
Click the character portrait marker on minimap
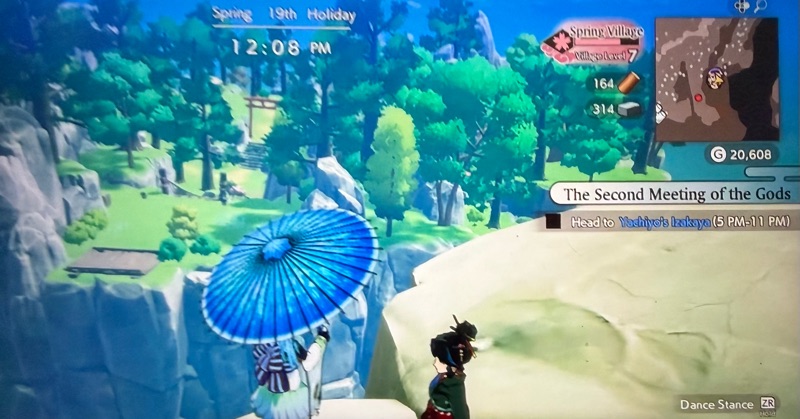click(x=715, y=76)
